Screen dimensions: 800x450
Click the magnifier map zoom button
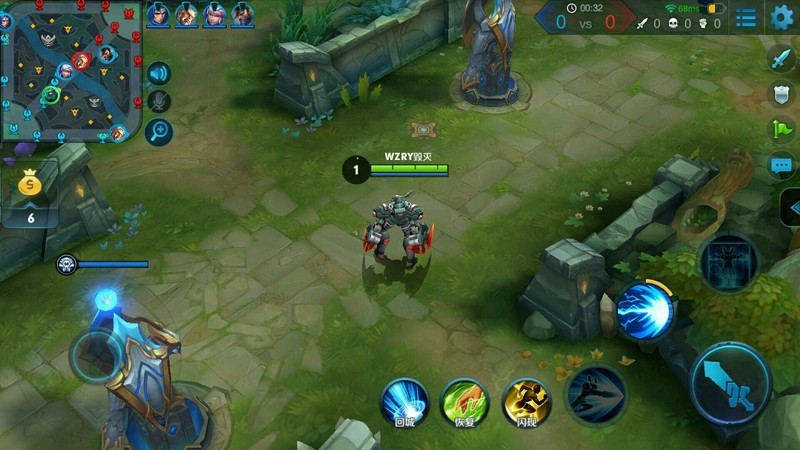pos(159,132)
